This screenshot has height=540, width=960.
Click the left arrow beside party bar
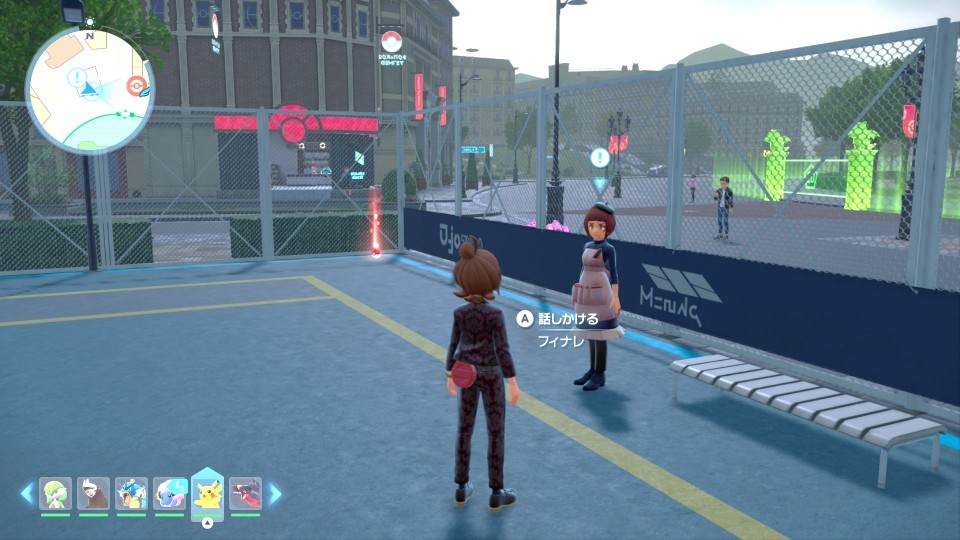point(26,493)
